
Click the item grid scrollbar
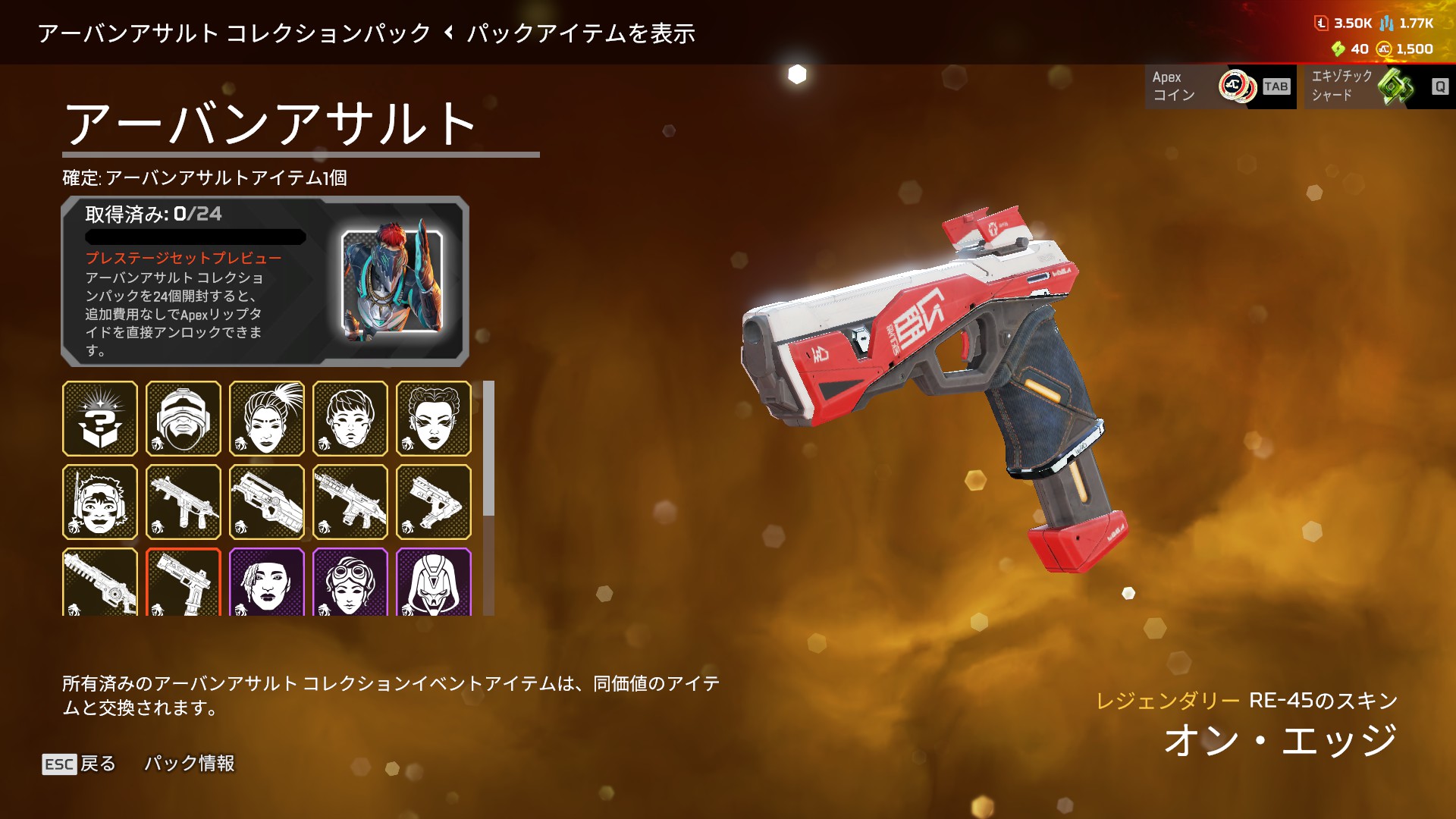click(x=489, y=449)
